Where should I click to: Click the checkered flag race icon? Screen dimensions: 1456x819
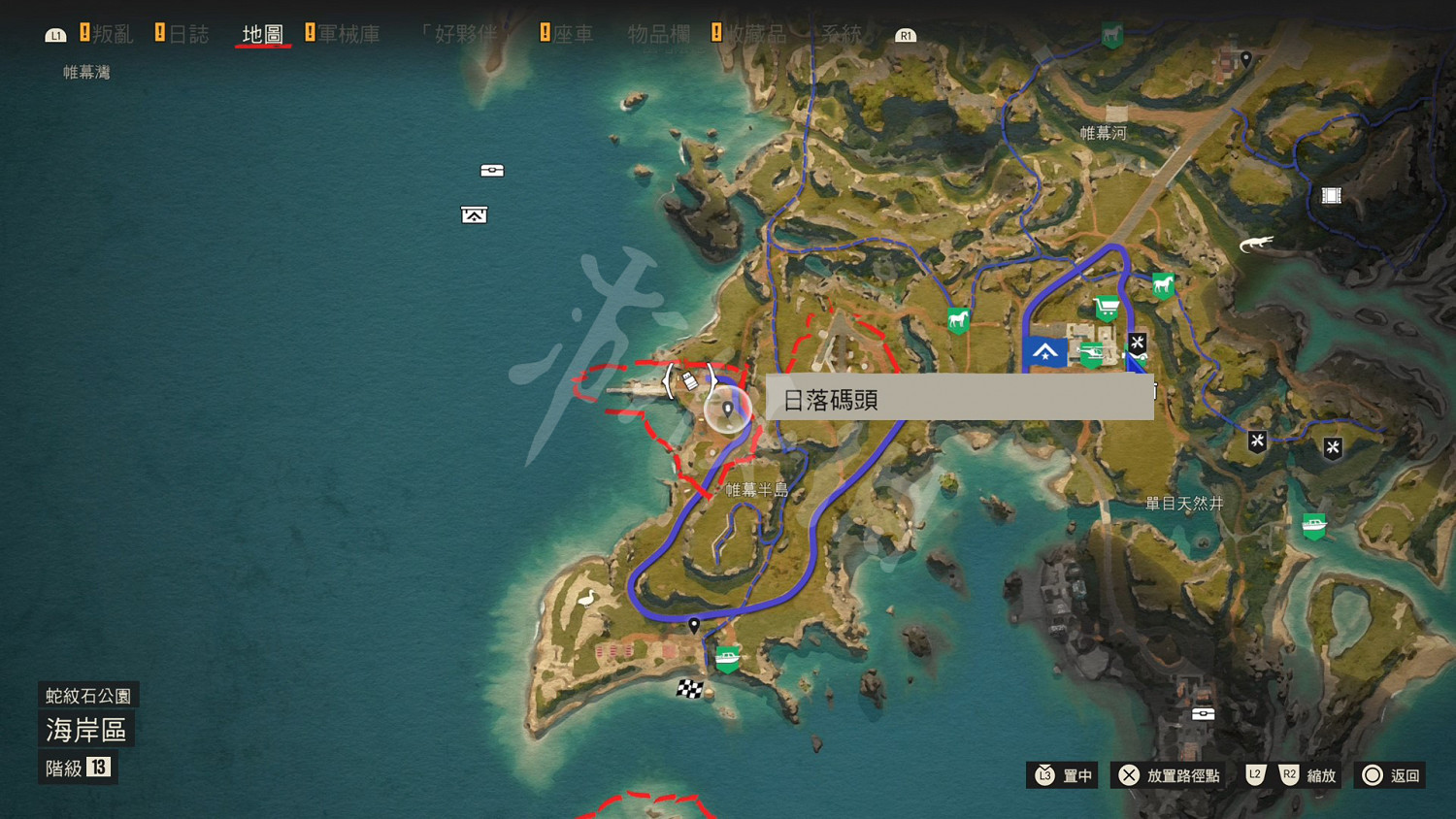tap(690, 689)
